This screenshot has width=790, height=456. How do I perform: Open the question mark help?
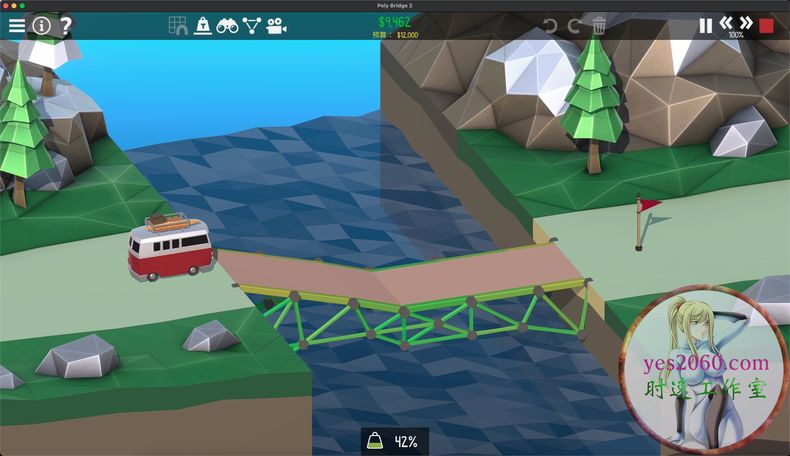pyautogui.click(x=65, y=25)
